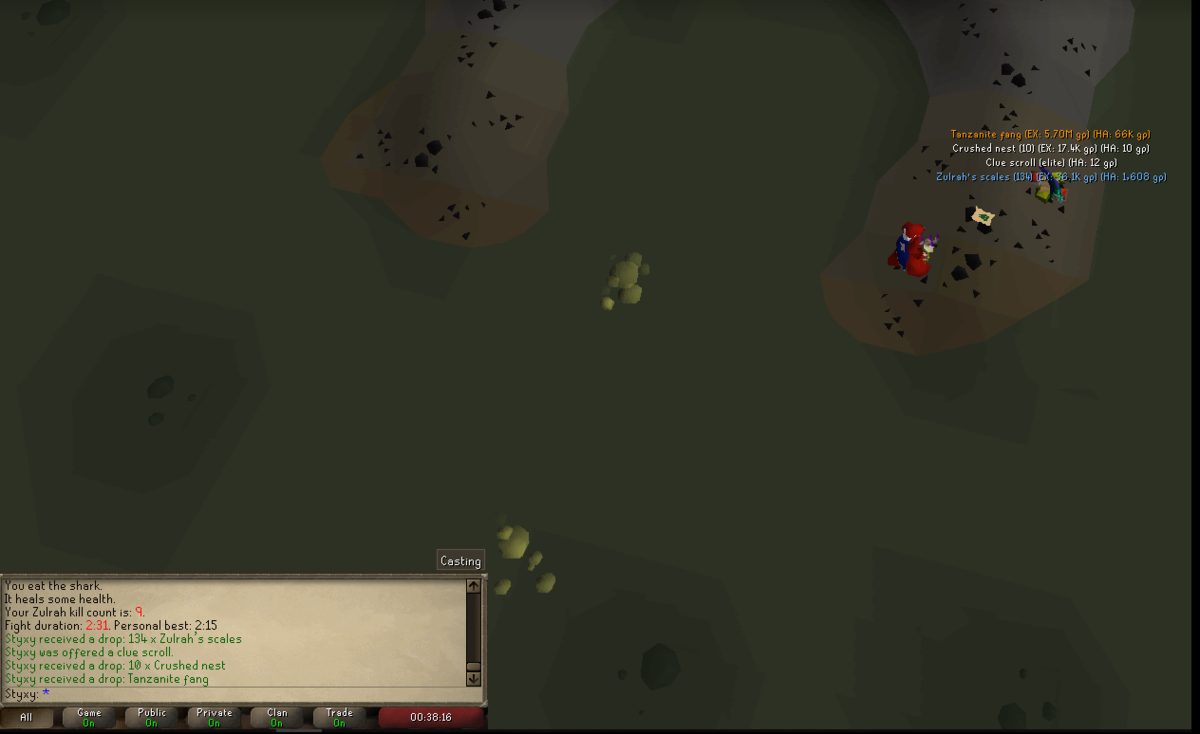
Task: Show the Clan chat tab
Action: (277, 717)
